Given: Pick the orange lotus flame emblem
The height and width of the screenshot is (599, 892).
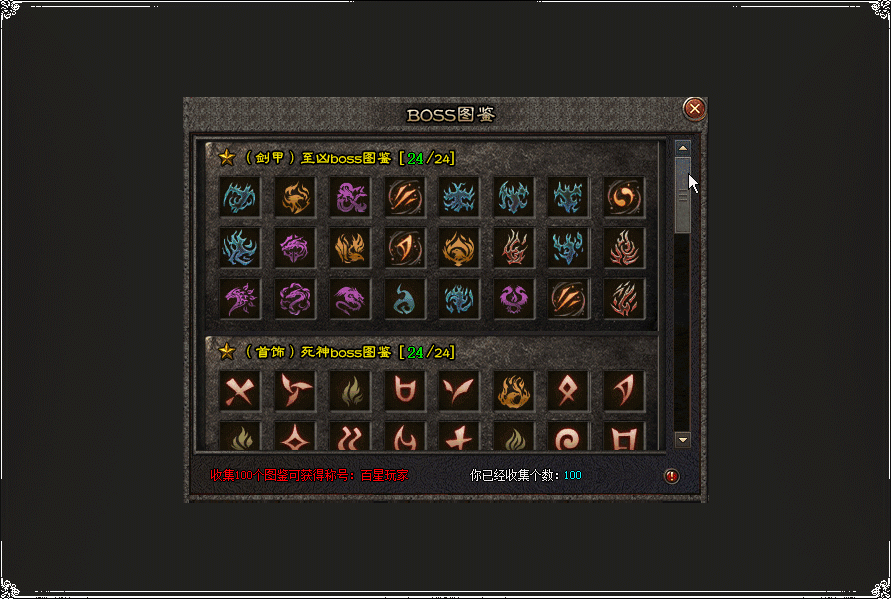Looking at the screenshot, I should pos(457,247).
